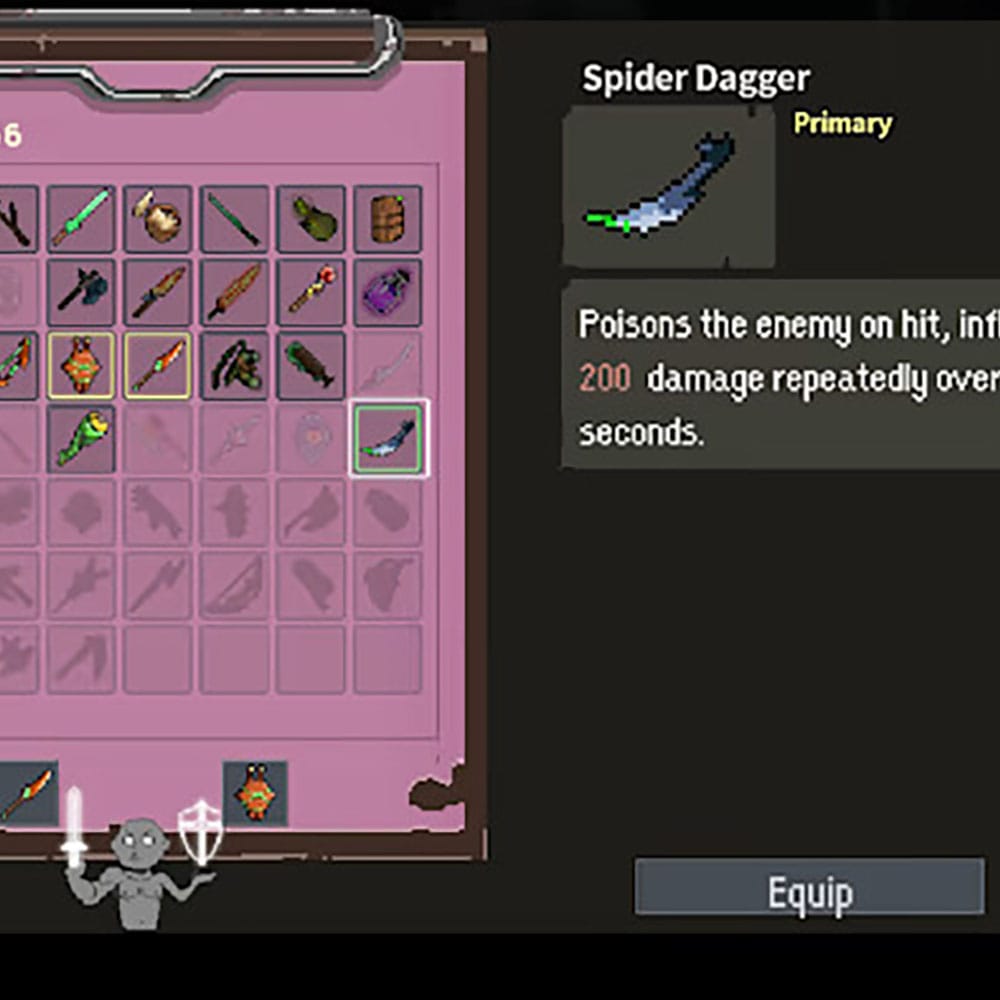
Task: Select the vine-wrapped green whip item
Action: (x=234, y=365)
